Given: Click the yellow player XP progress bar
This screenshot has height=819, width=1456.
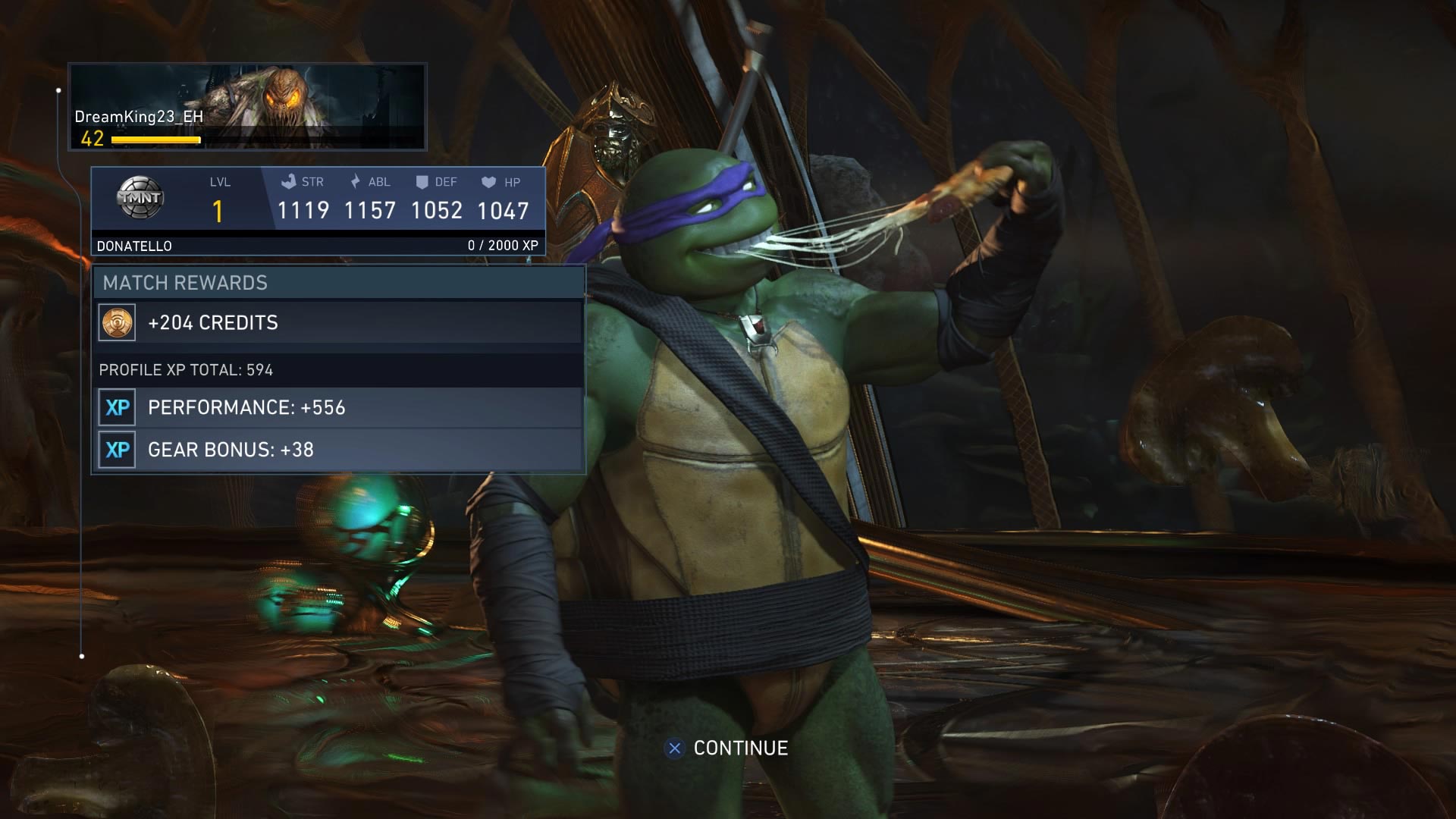Looking at the screenshot, I should 155,140.
